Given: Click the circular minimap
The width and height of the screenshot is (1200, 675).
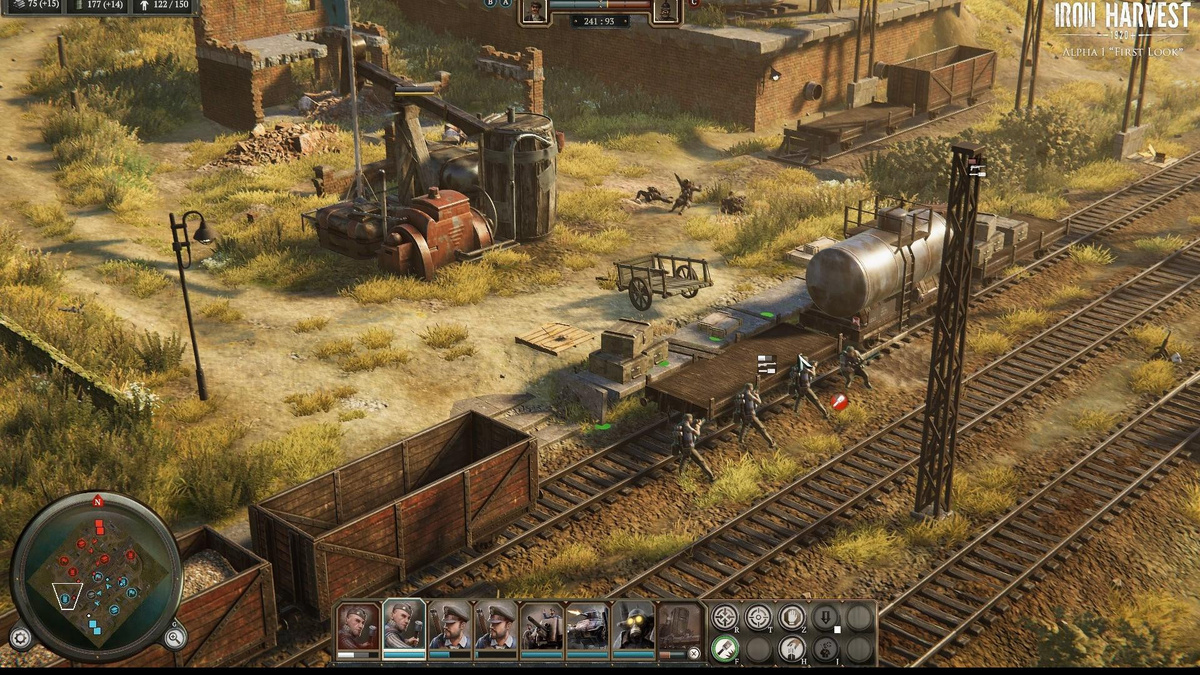Looking at the screenshot, I should tap(96, 577).
